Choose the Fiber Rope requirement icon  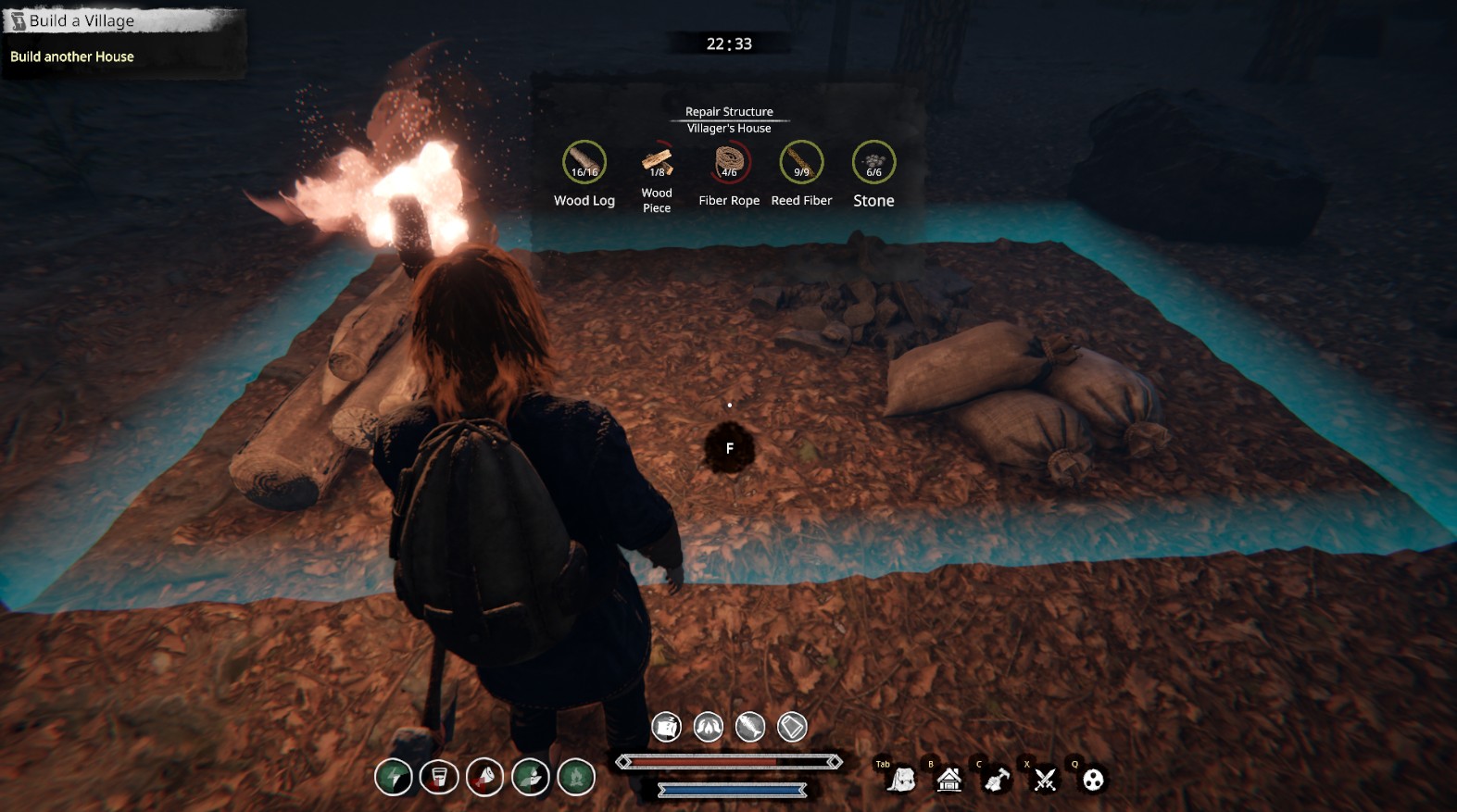pos(729,163)
